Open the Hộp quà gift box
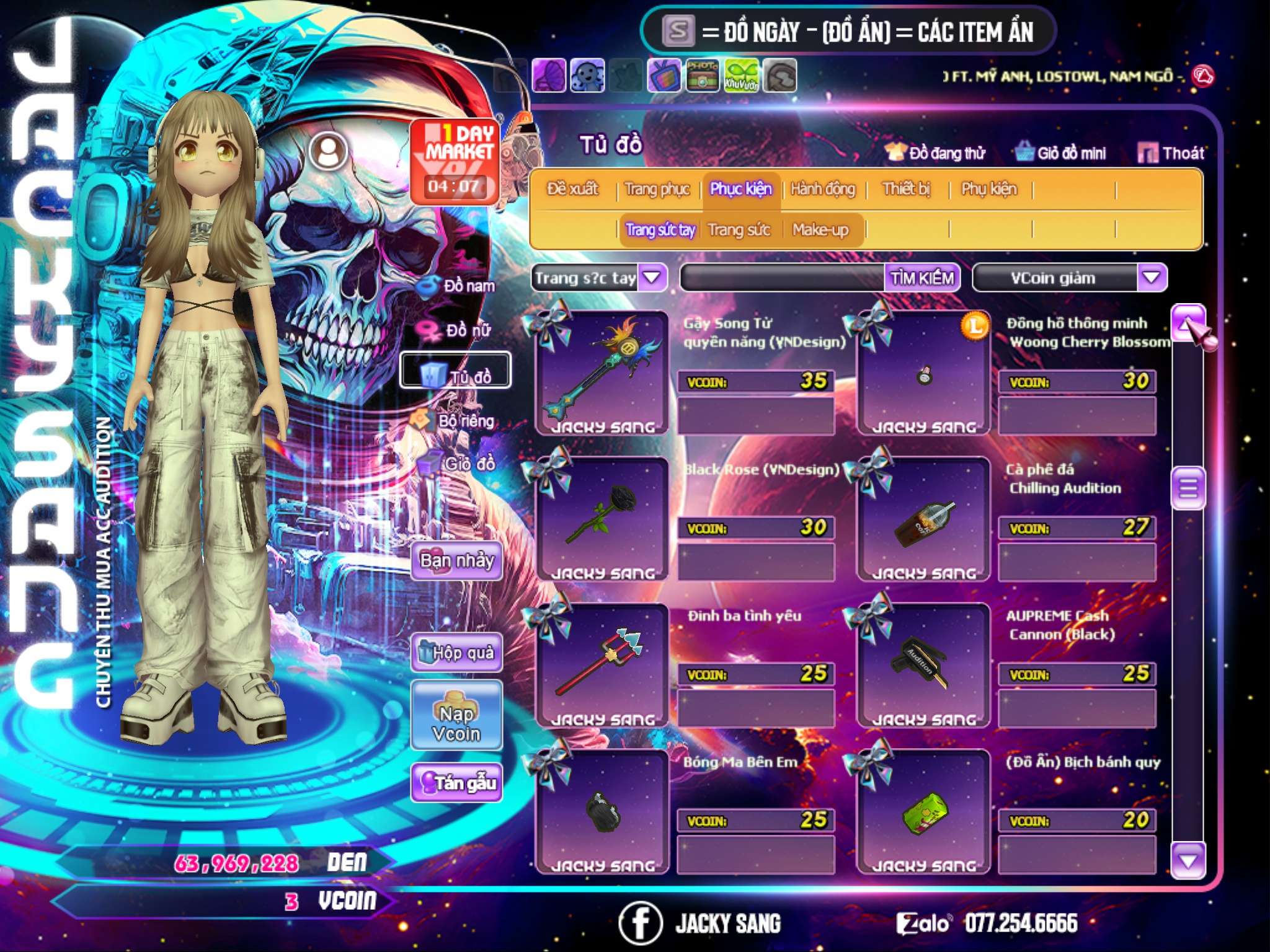Screen dimensions: 1270x952 pyautogui.click(x=457, y=653)
